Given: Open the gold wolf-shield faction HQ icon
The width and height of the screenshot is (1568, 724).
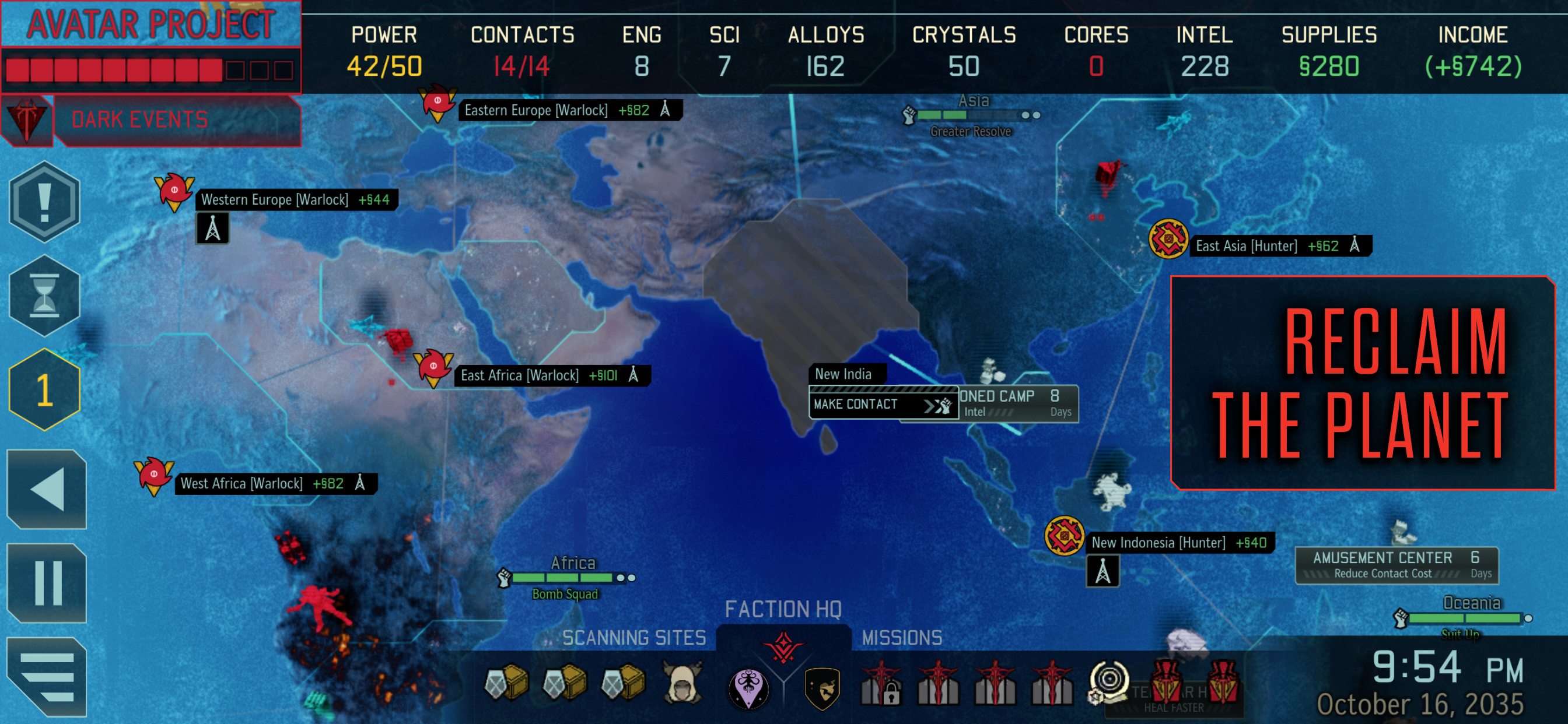Looking at the screenshot, I should point(822,687).
